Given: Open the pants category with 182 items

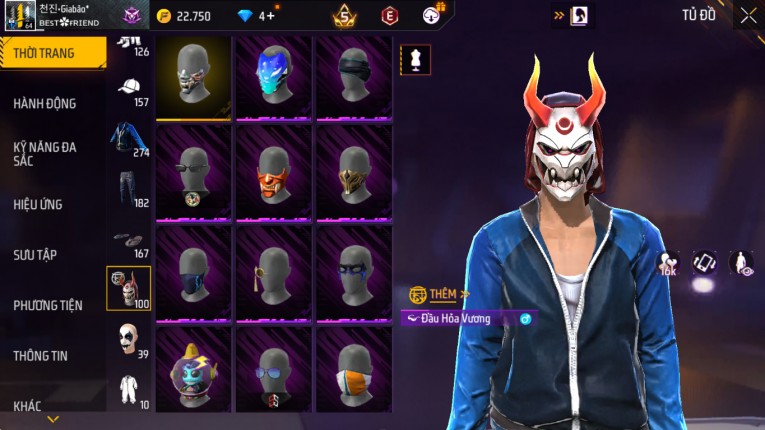Looking at the screenshot, I should coord(129,189).
